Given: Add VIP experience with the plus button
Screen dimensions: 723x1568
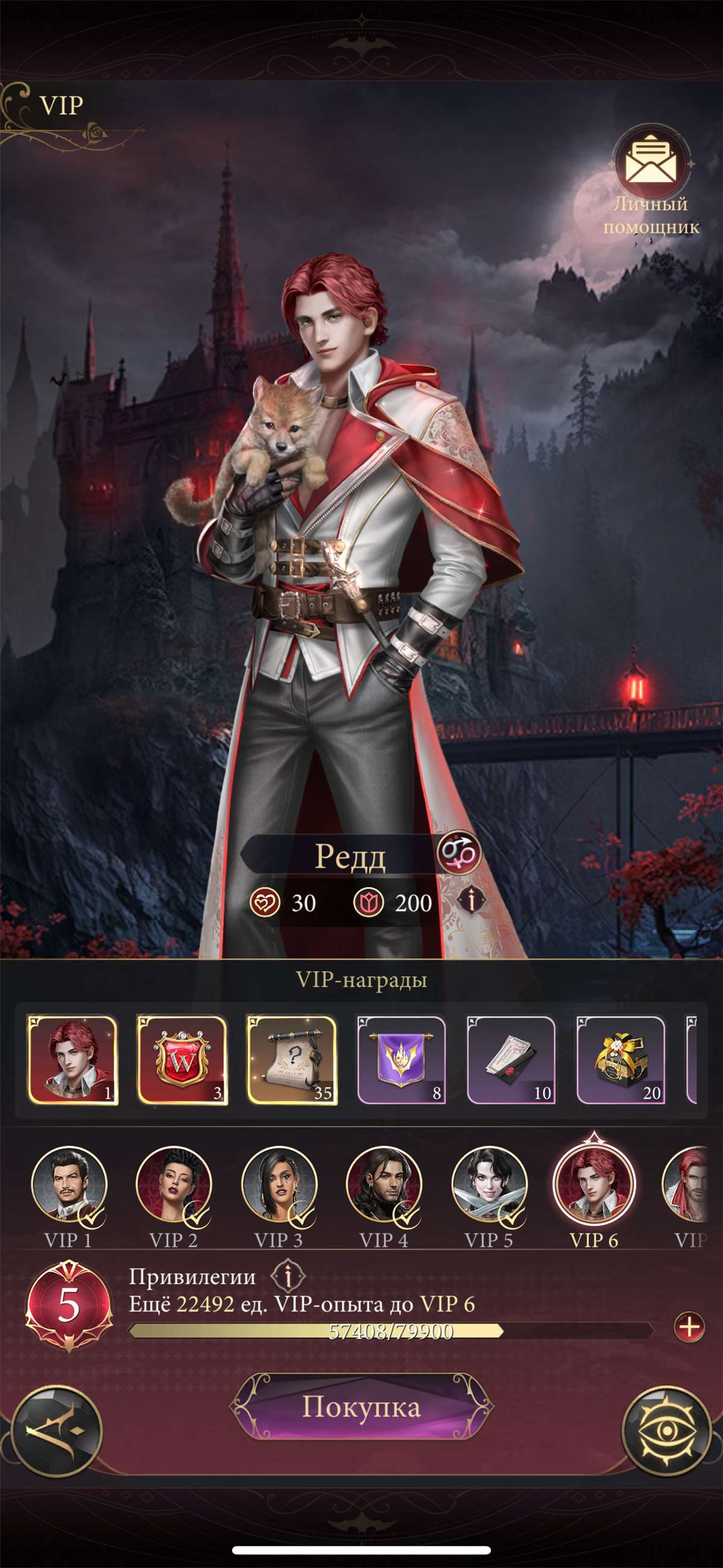Looking at the screenshot, I should click(689, 1327).
